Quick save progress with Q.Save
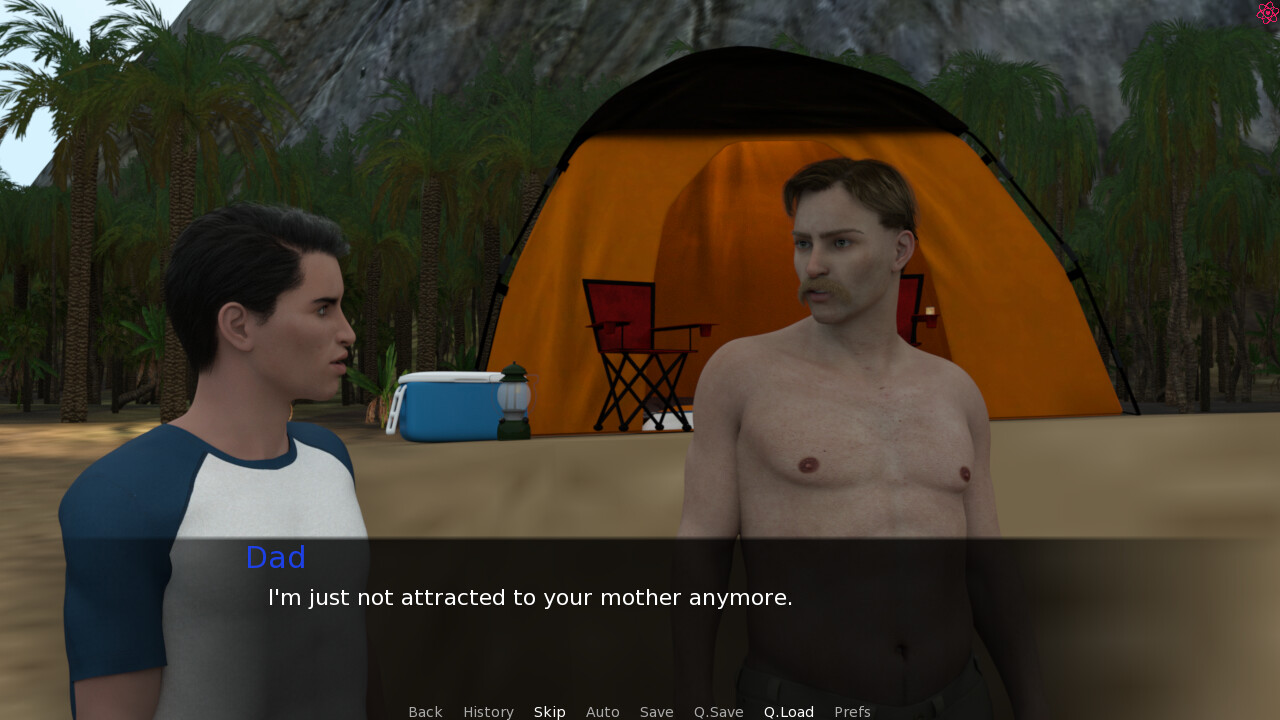This screenshot has height=720, width=1280. click(718, 712)
